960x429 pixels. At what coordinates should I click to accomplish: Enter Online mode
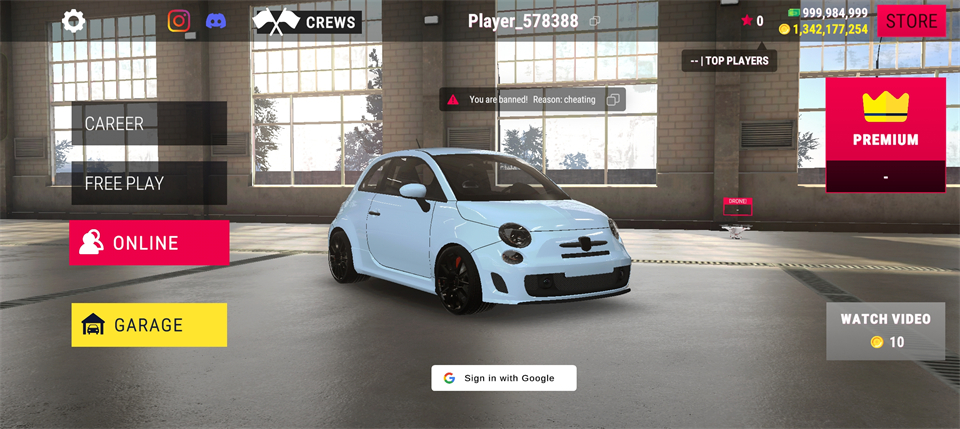[x=149, y=243]
